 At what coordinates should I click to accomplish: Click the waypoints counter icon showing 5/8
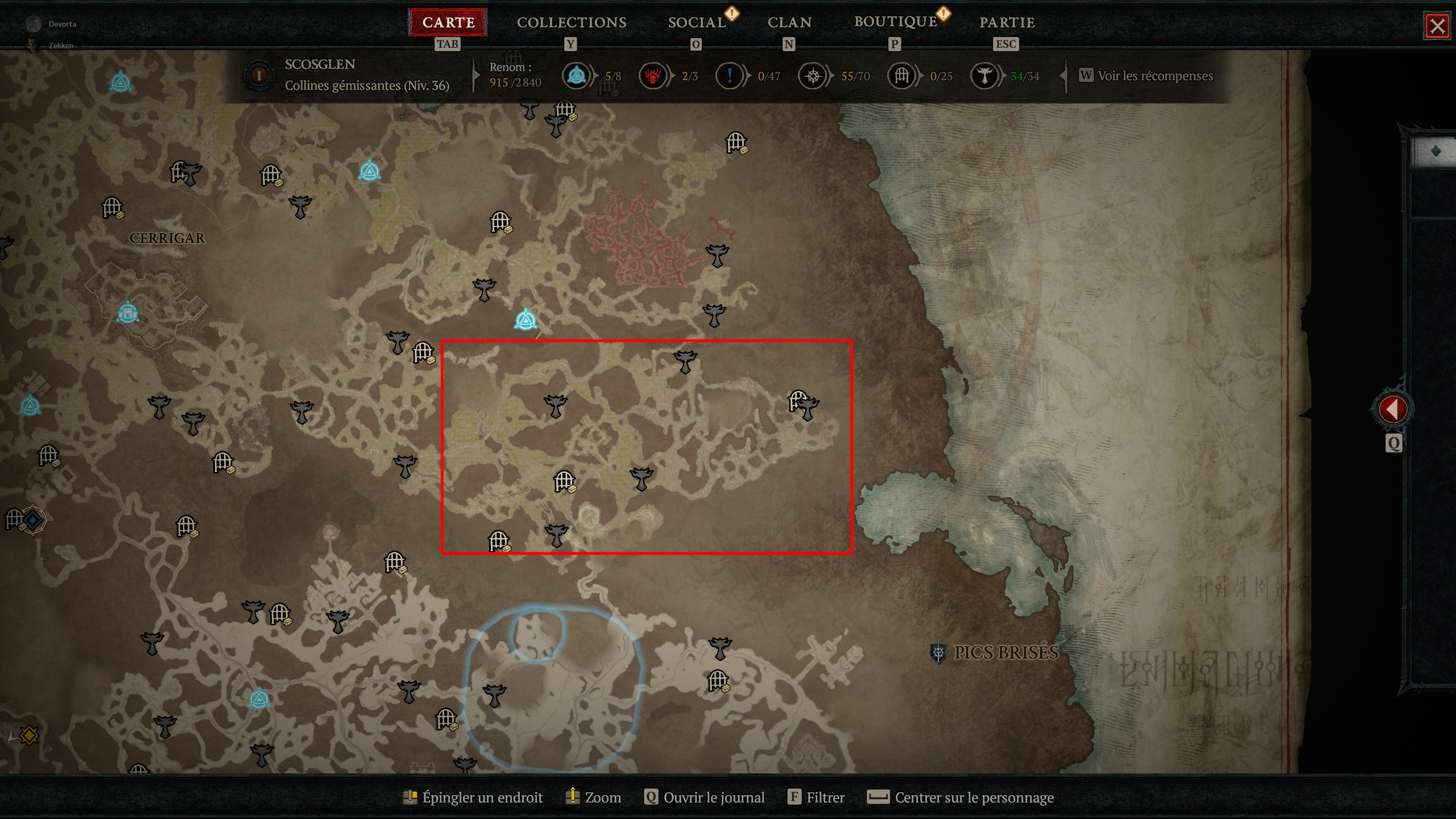point(577,76)
